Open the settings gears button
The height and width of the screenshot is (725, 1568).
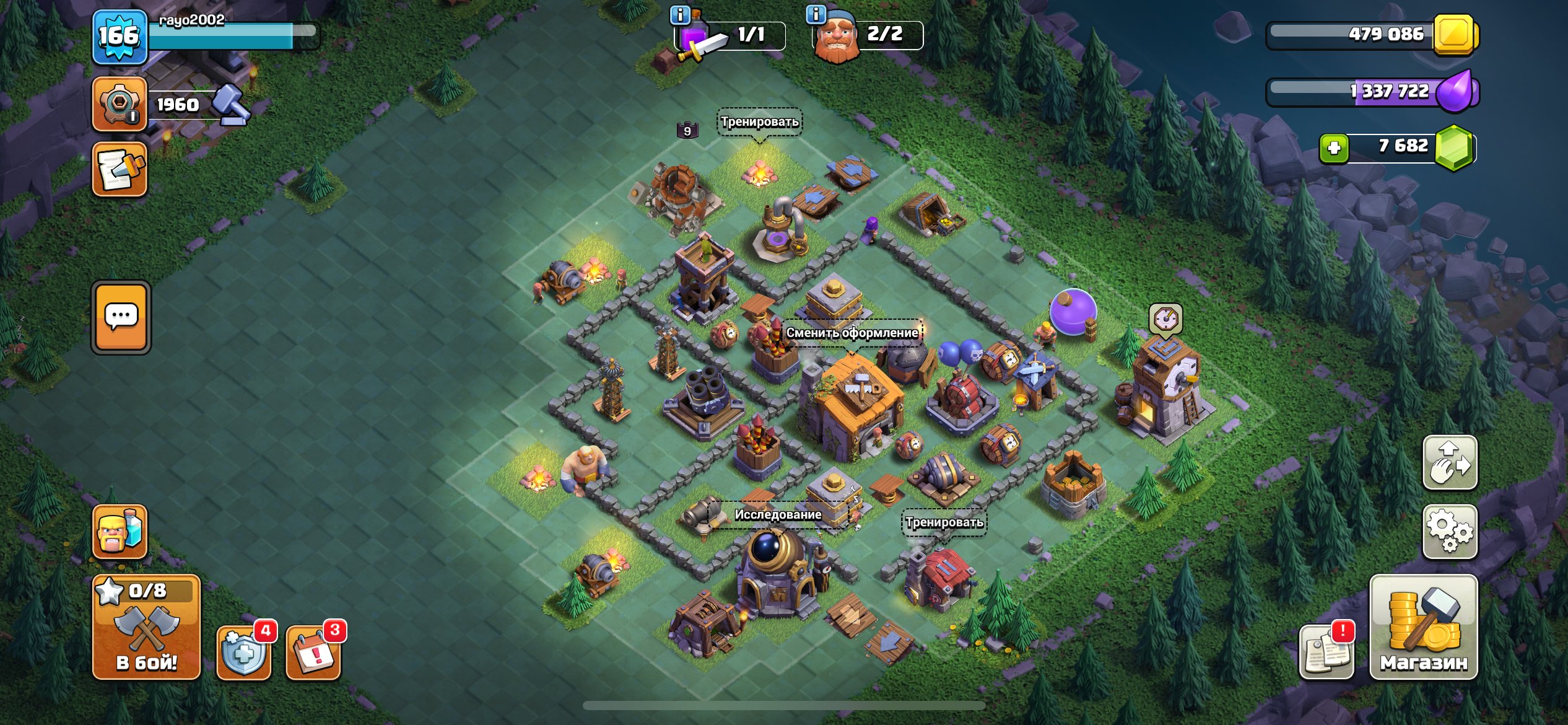1450,531
